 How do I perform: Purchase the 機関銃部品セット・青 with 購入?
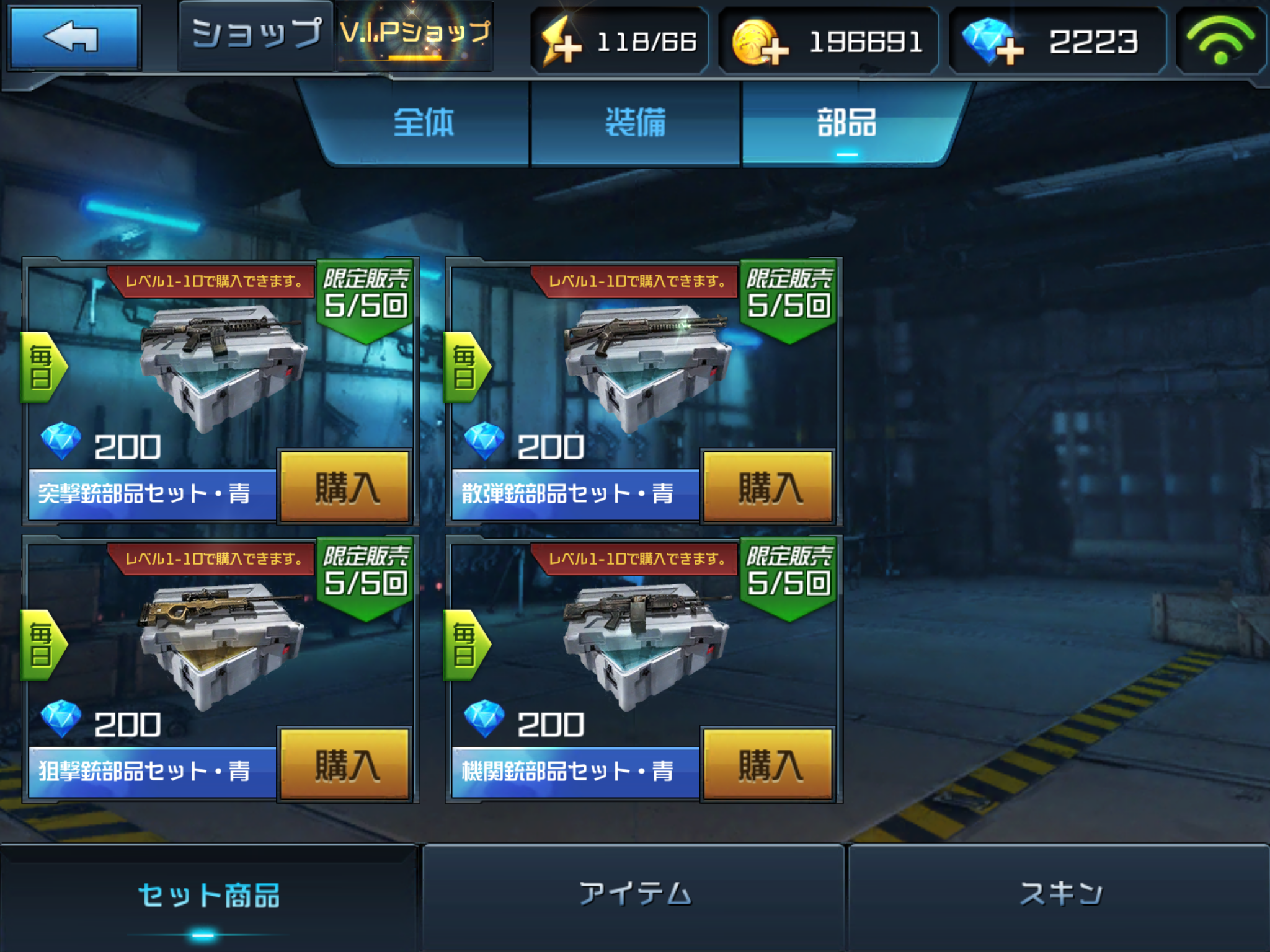(x=768, y=765)
